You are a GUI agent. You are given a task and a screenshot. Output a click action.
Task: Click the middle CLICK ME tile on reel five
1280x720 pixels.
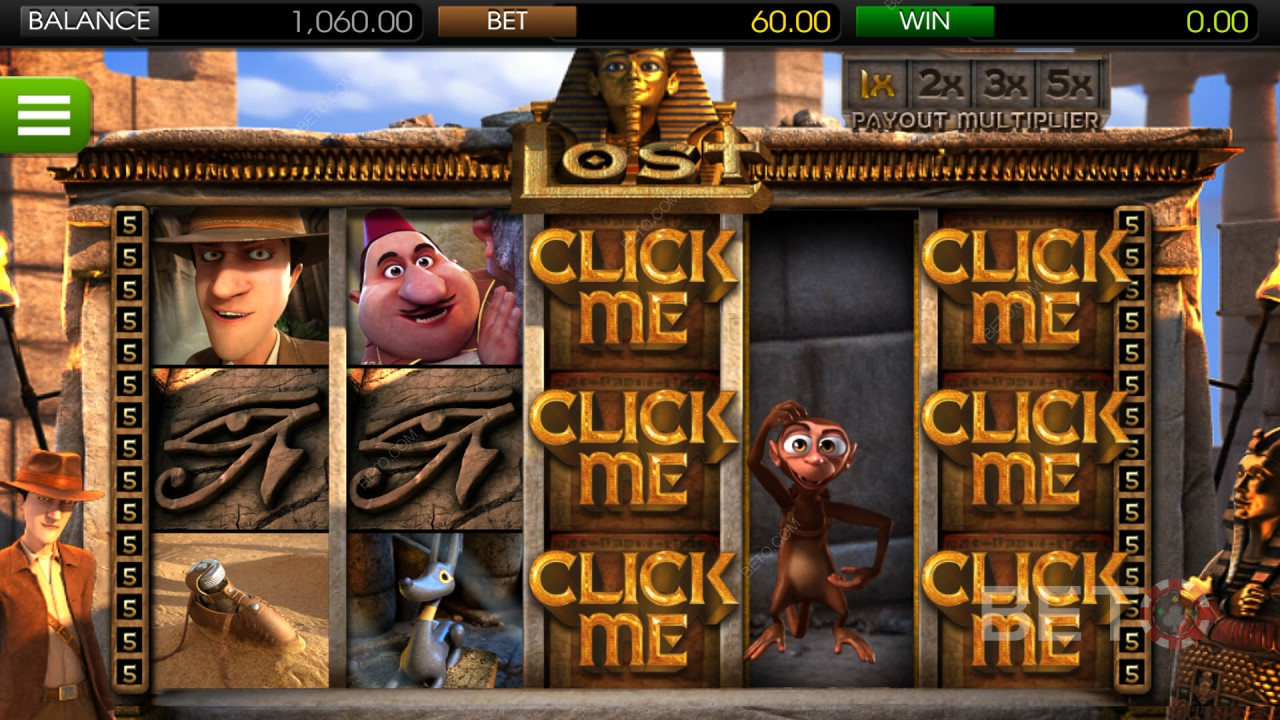click(1025, 448)
